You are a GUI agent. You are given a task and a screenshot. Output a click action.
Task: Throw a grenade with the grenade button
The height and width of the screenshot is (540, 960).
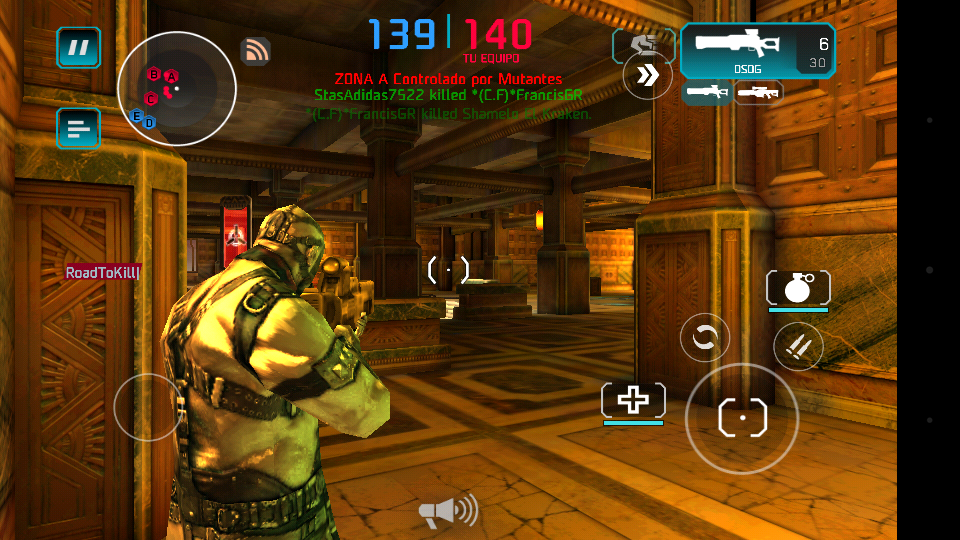[797, 288]
